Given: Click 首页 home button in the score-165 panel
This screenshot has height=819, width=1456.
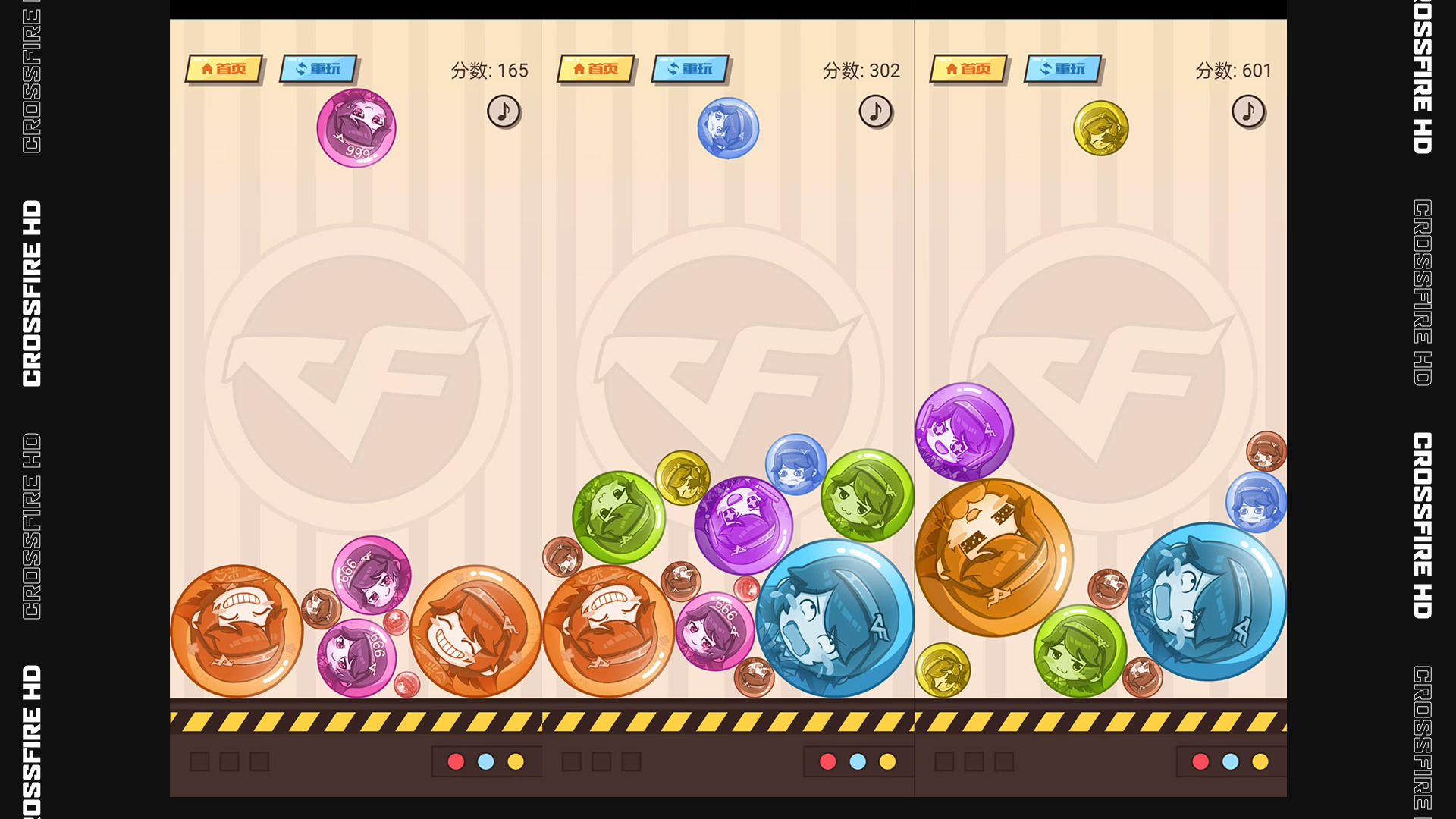Looking at the screenshot, I should 224,69.
